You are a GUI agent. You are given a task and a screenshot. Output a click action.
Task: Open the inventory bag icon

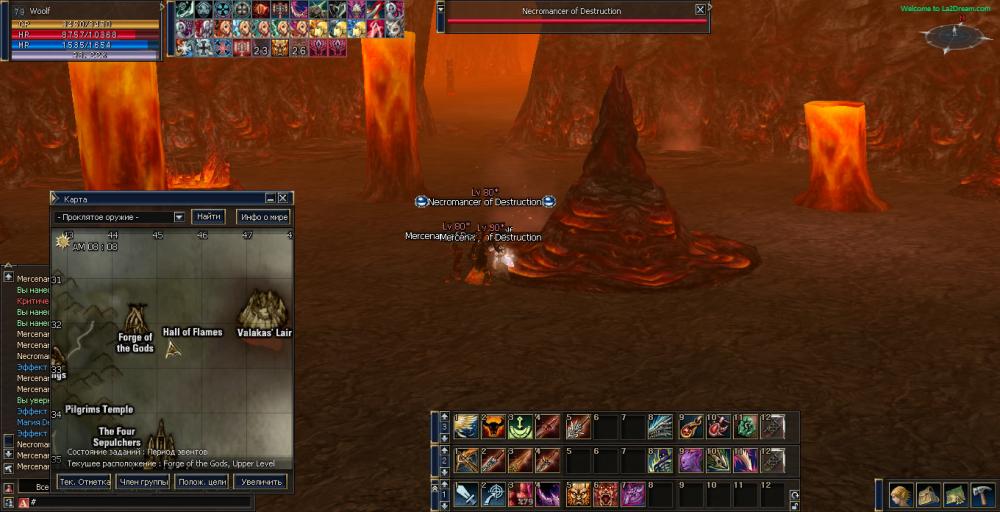(x=928, y=495)
